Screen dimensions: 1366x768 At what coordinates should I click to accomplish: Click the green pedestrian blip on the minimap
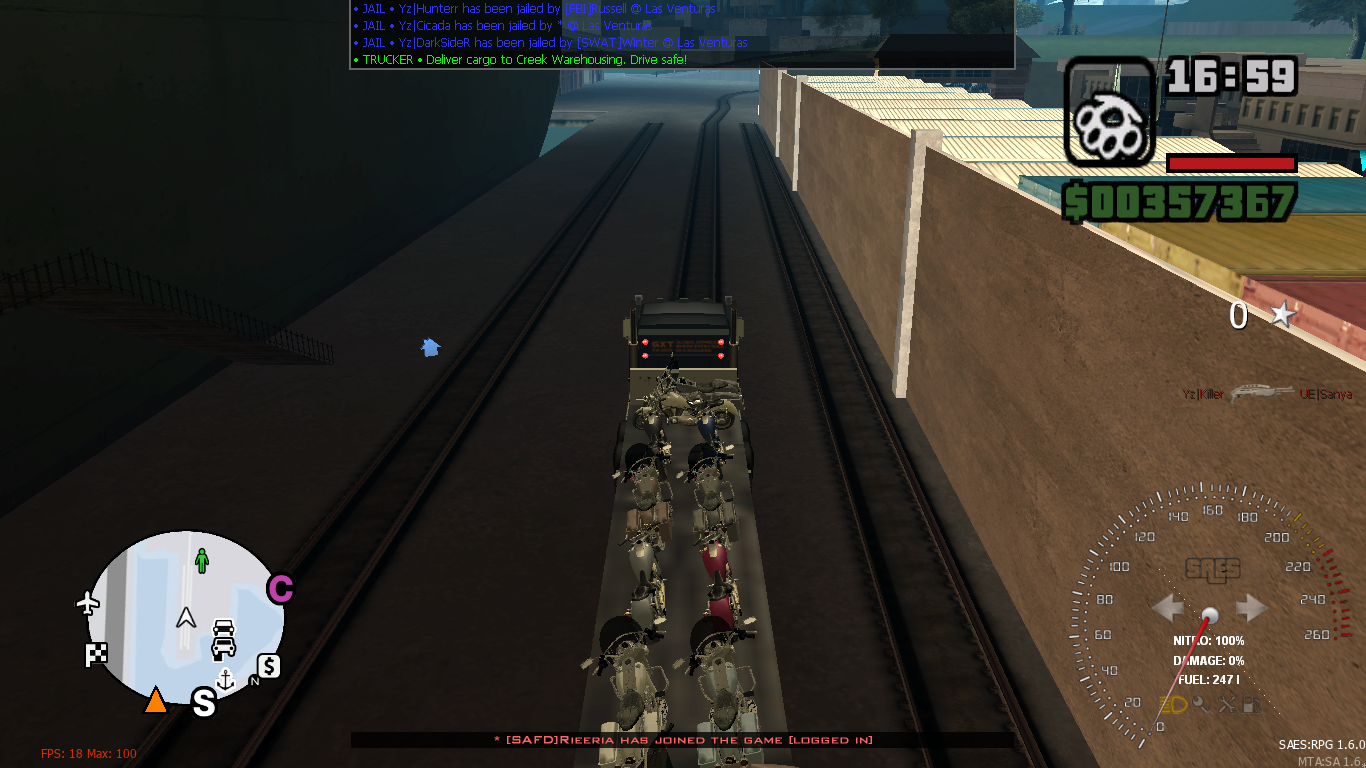(x=202, y=561)
